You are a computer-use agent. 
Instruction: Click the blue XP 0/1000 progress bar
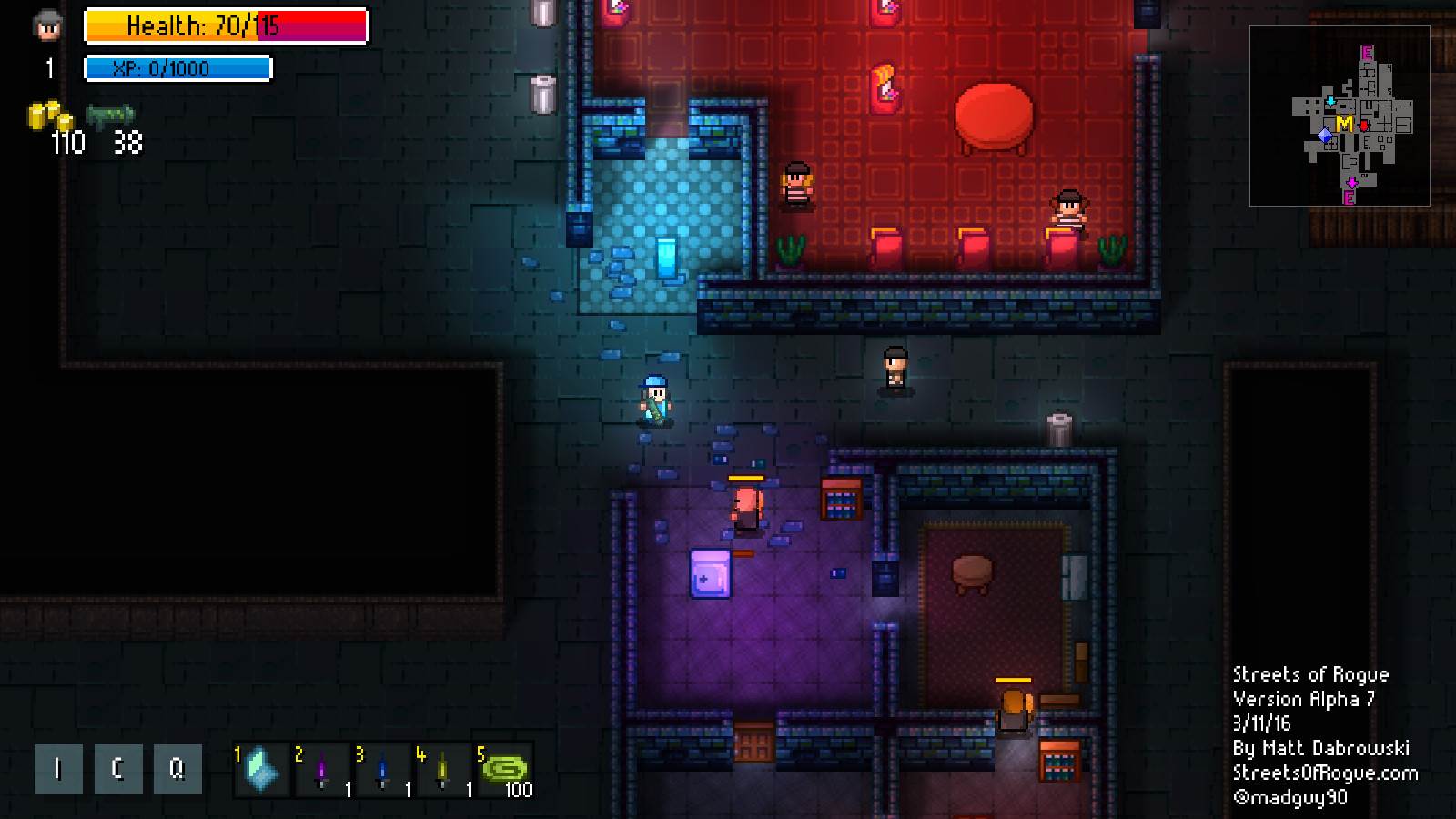coord(178,67)
